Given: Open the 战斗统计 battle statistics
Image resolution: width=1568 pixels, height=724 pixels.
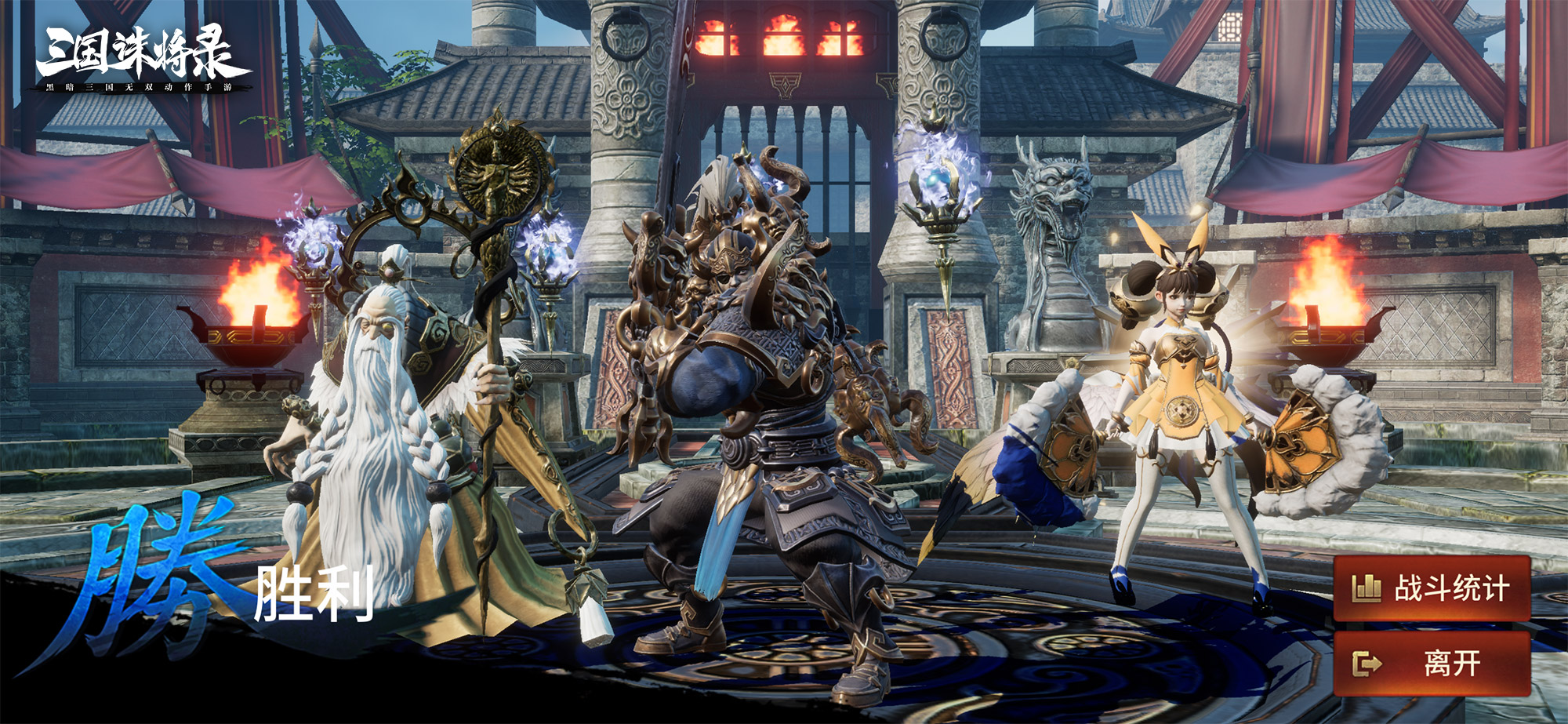Looking at the screenshot, I should [1432, 588].
